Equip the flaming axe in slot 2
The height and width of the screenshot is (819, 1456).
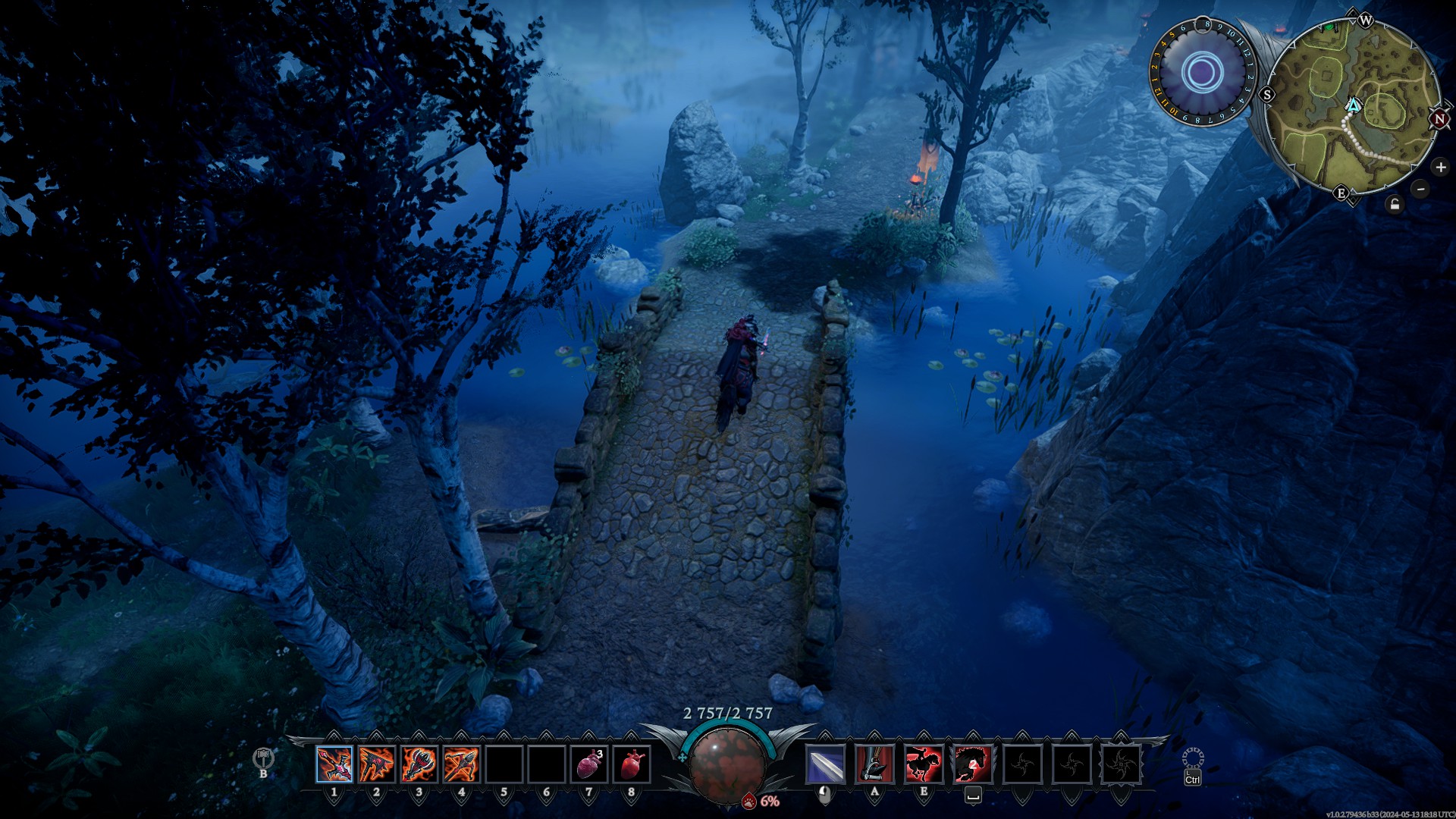pos(377,764)
